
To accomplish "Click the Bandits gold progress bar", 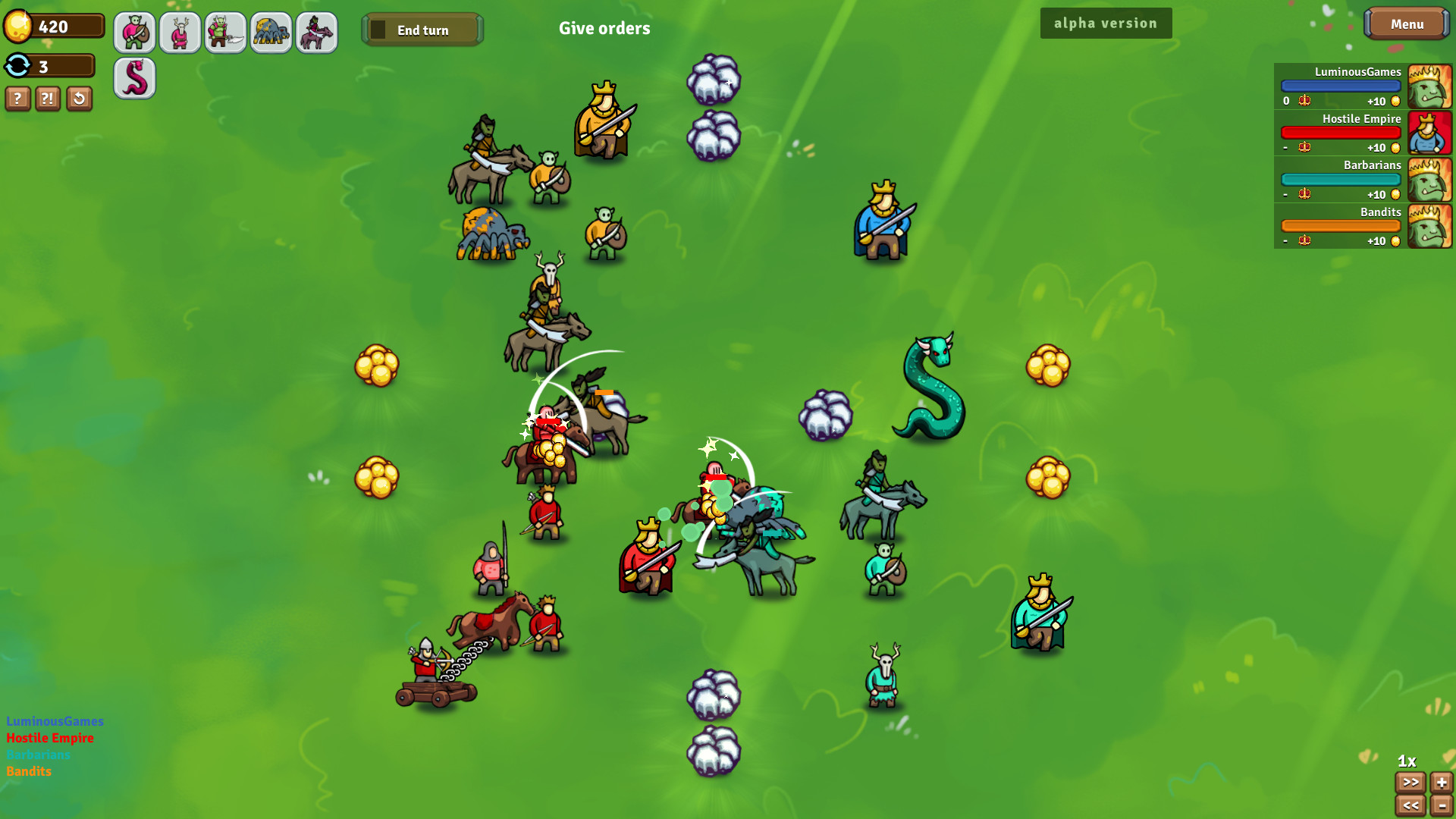I will [1341, 225].
